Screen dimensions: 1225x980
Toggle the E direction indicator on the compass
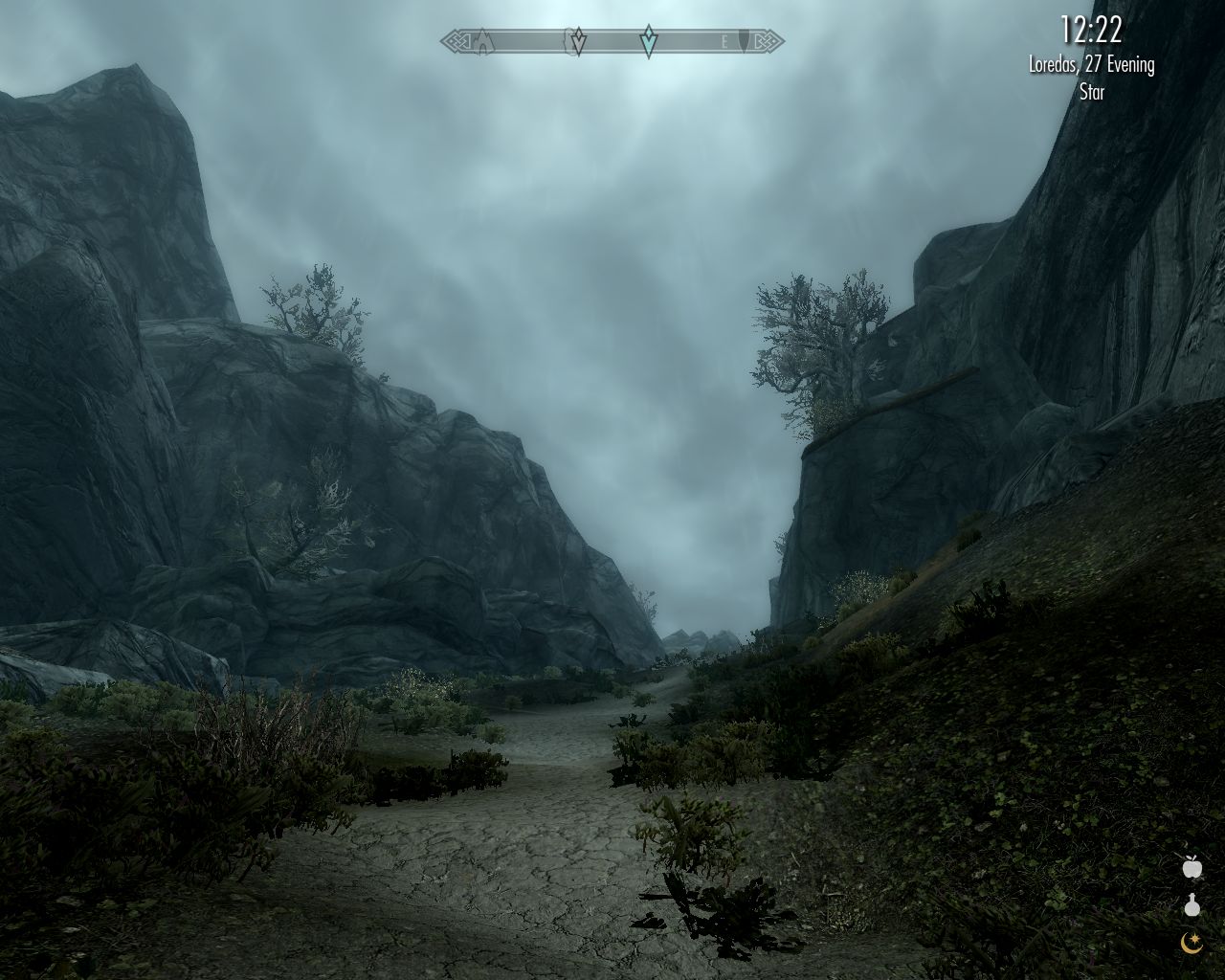[x=724, y=41]
